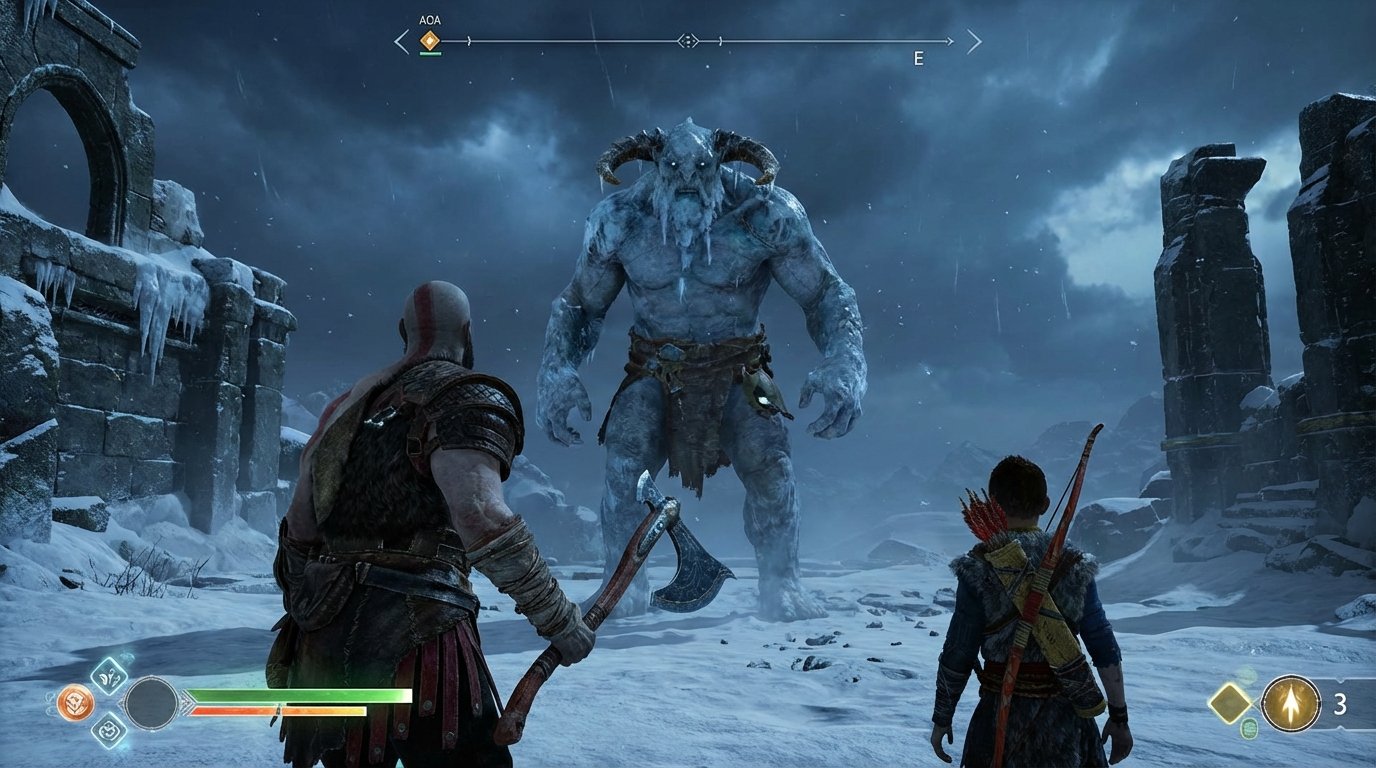
Task: Click the circular stance portrait frame
Action: click(x=153, y=703)
